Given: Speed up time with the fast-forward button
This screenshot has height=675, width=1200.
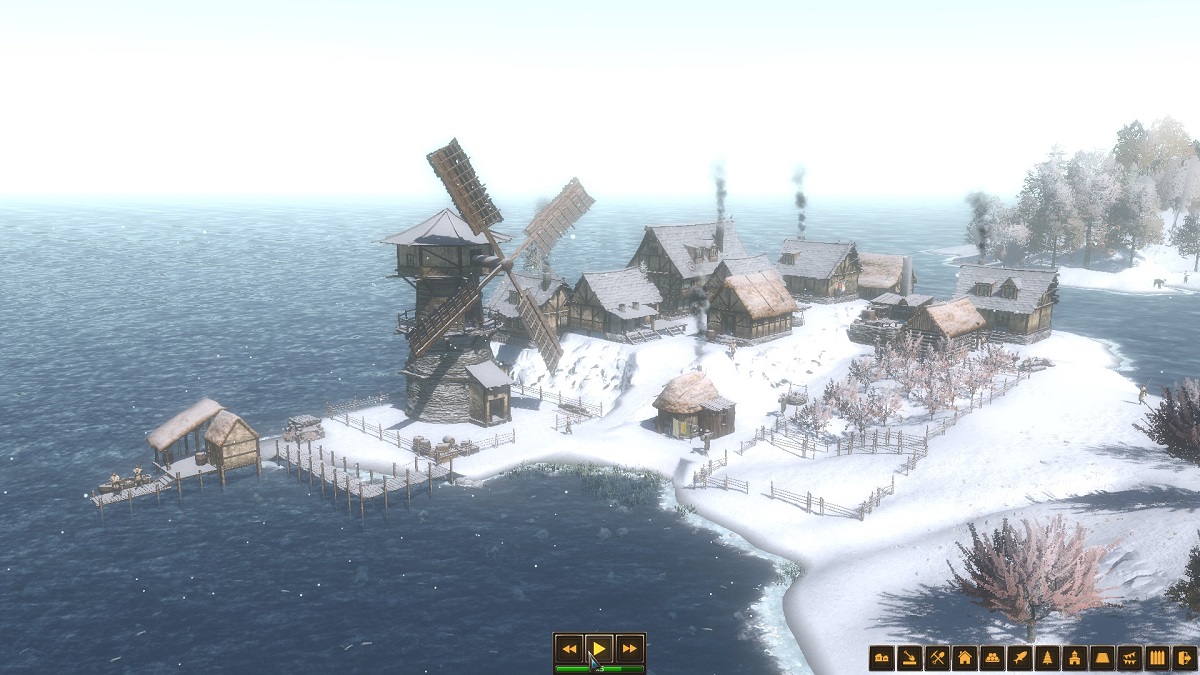Looking at the screenshot, I should tap(628, 649).
